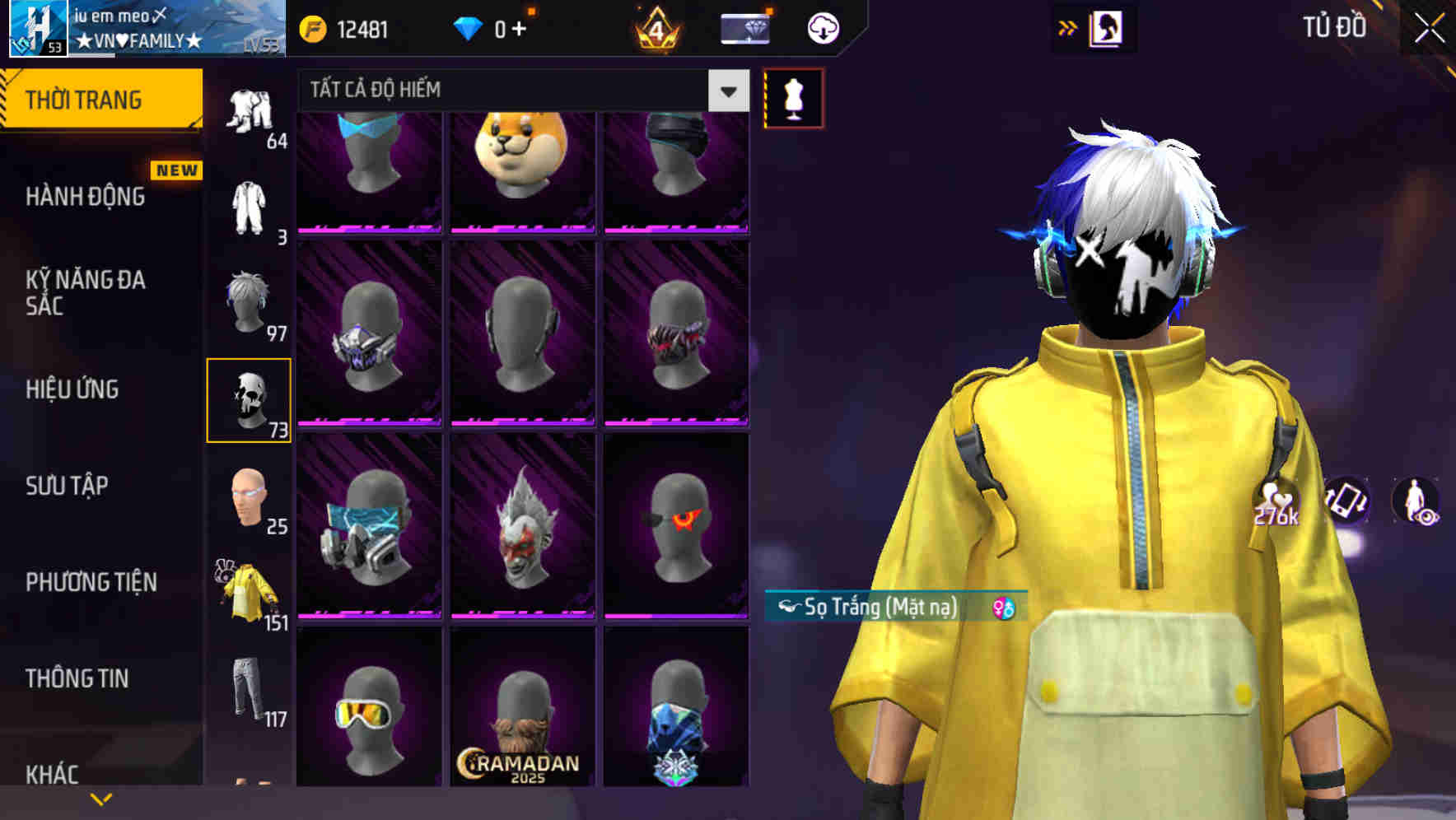Collapse the top bar using the double chevron
This screenshot has width=1456, height=820.
click(1066, 27)
